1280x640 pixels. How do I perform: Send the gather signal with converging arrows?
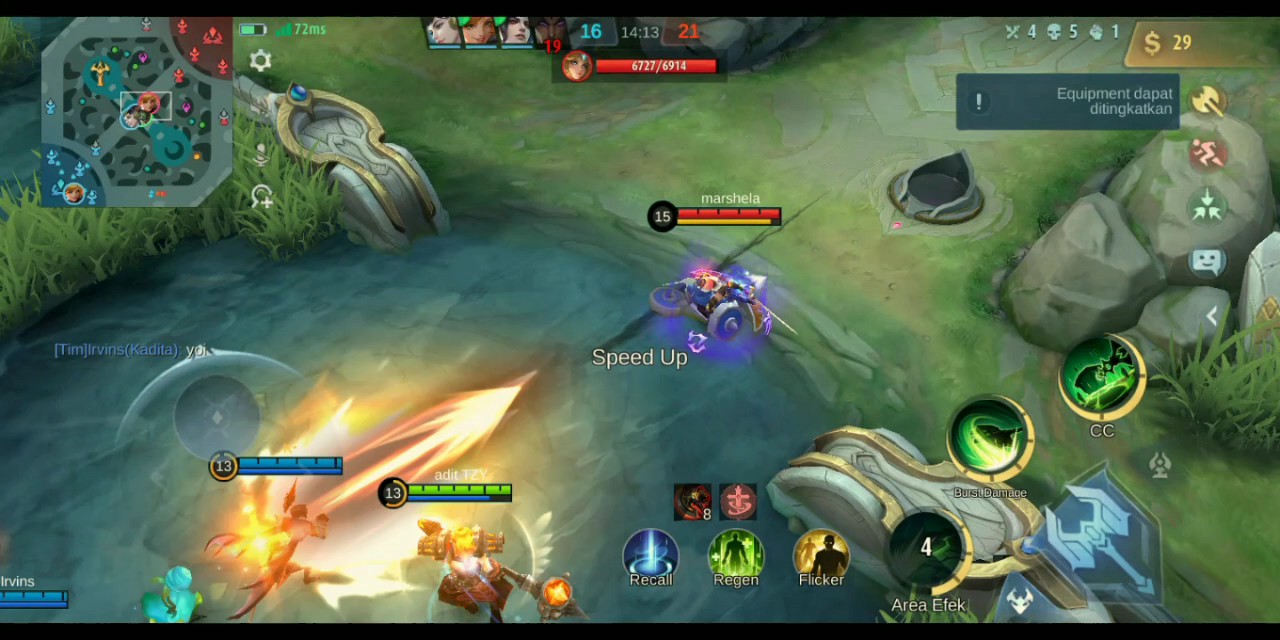click(1208, 207)
